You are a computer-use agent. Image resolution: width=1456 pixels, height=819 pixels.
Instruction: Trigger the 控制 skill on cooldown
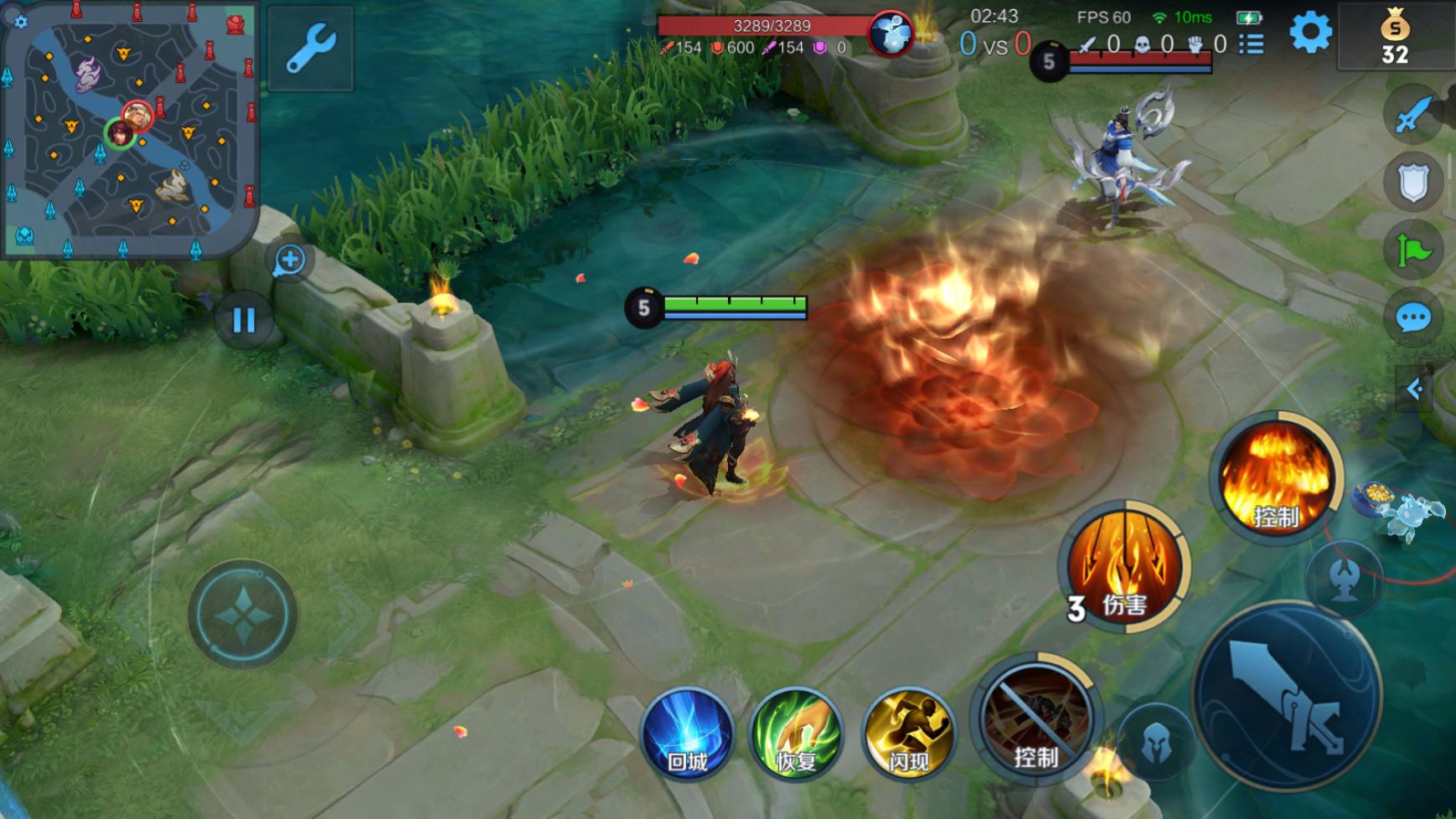pos(1035,719)
